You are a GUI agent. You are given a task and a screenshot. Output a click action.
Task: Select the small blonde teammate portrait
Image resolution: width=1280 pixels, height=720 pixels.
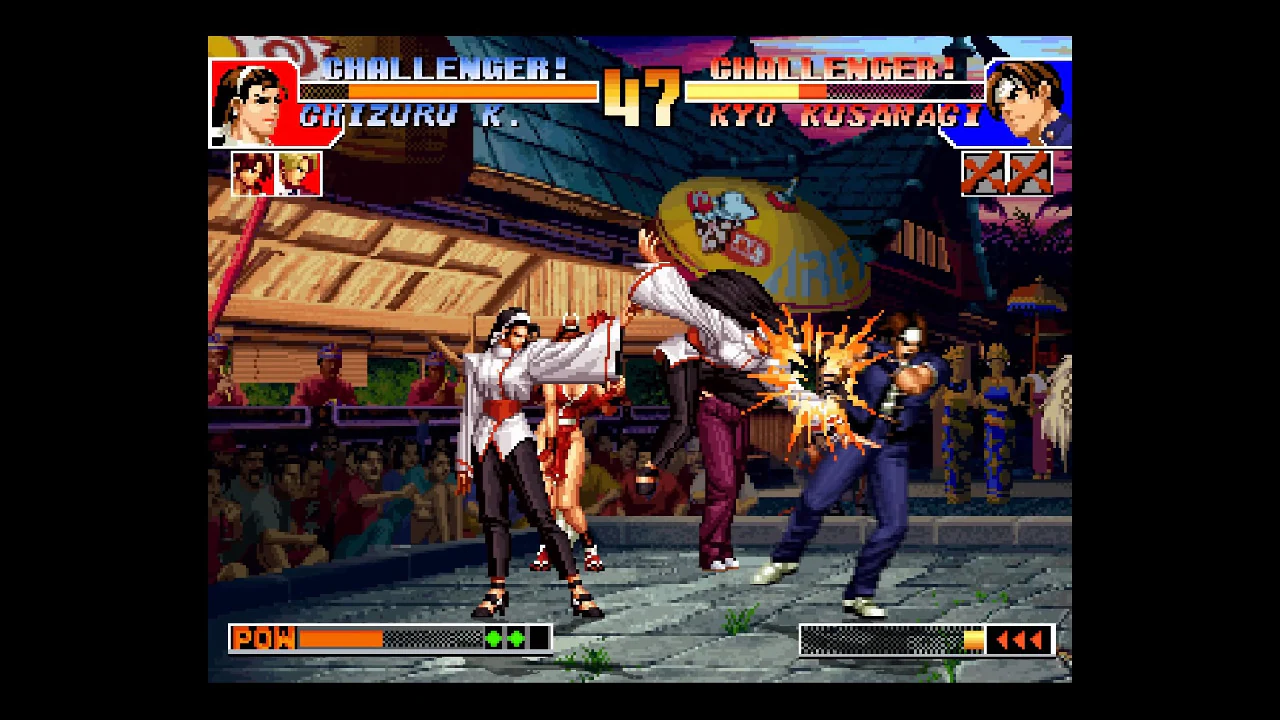[295, 172]
